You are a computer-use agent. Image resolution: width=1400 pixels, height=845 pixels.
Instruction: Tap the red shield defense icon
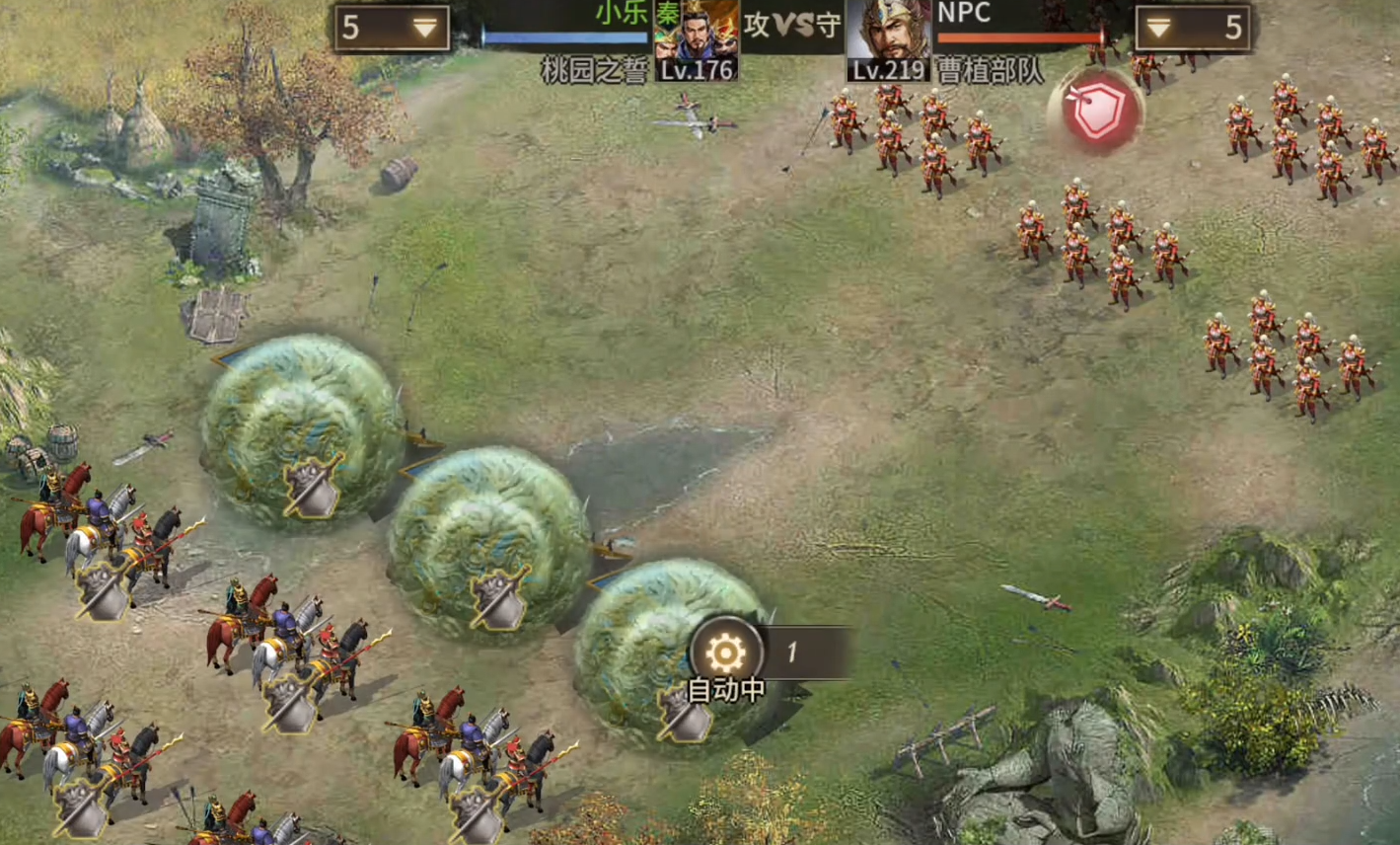pyautogui.click(x=1097, y=113)
